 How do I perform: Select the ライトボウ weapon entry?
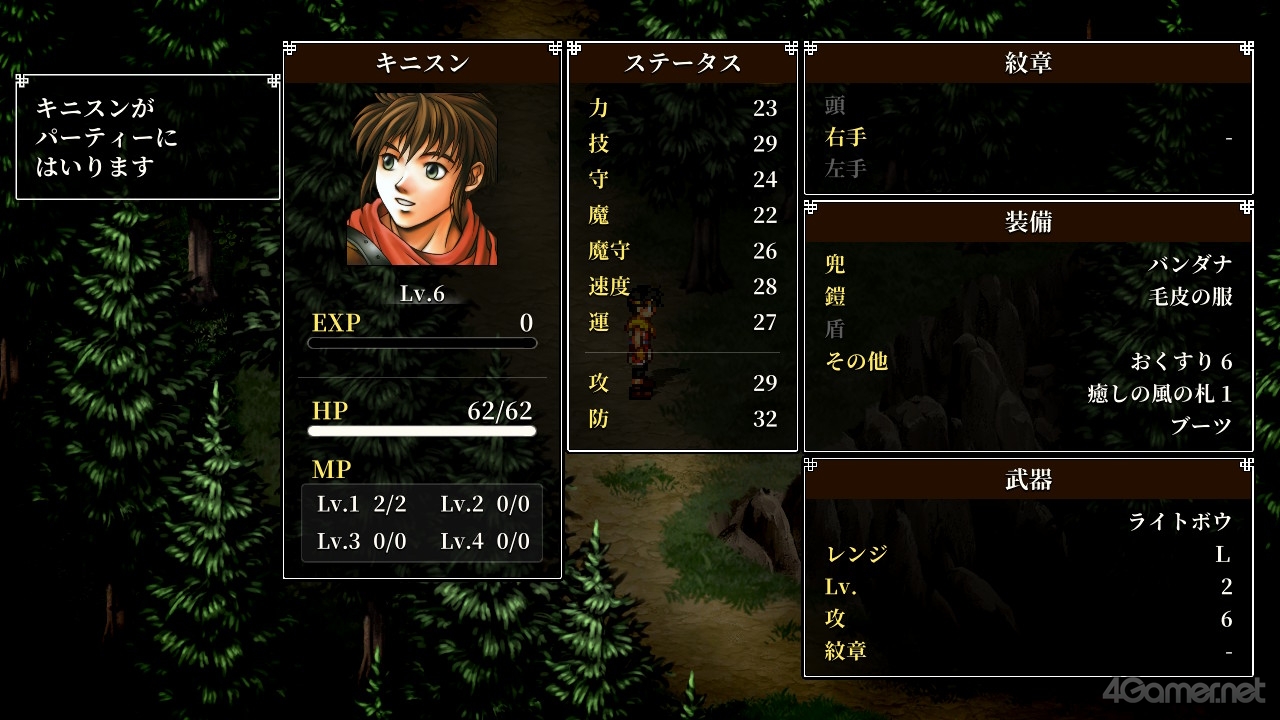1180,521
